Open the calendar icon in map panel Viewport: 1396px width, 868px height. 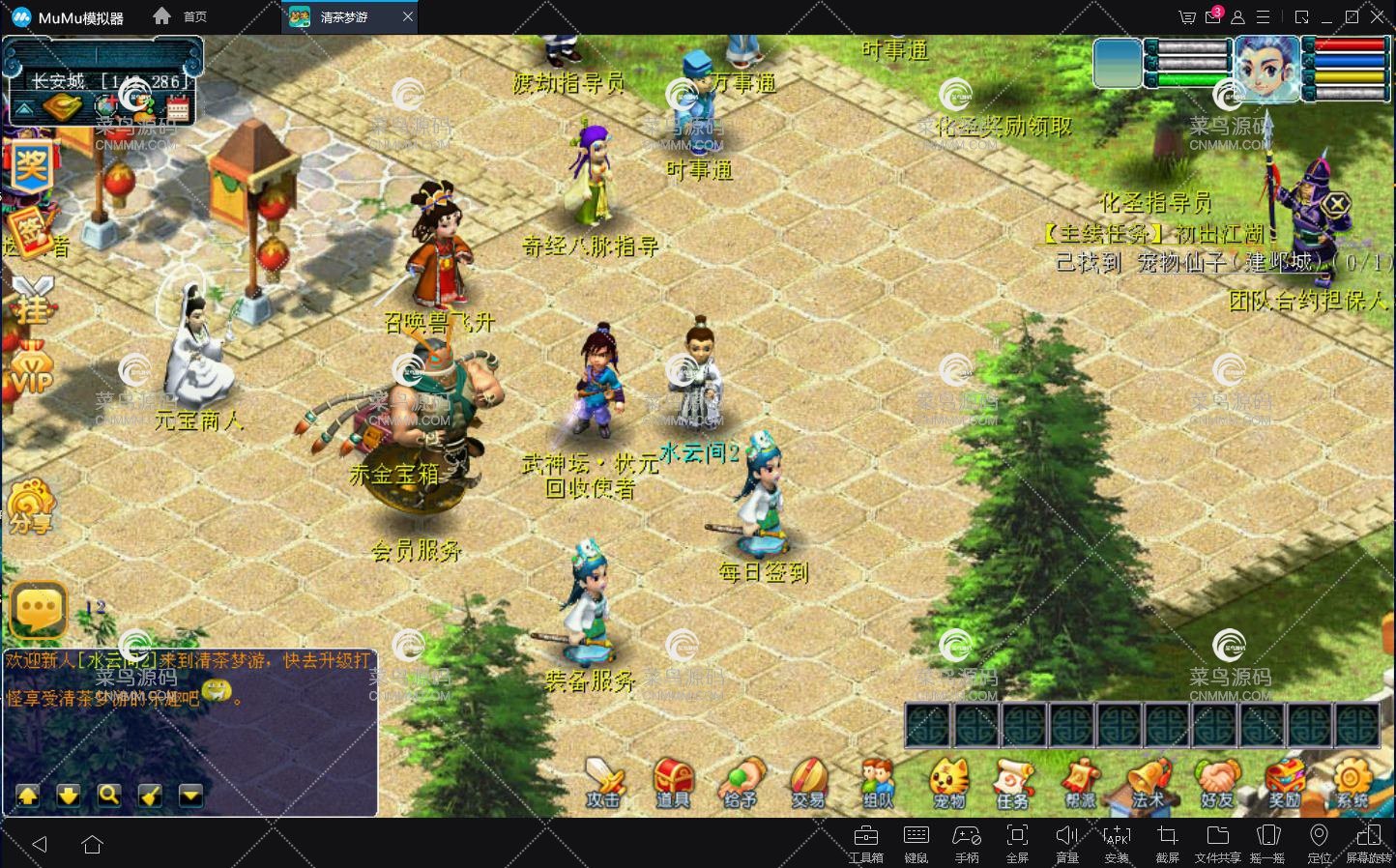tap(177, 106)
